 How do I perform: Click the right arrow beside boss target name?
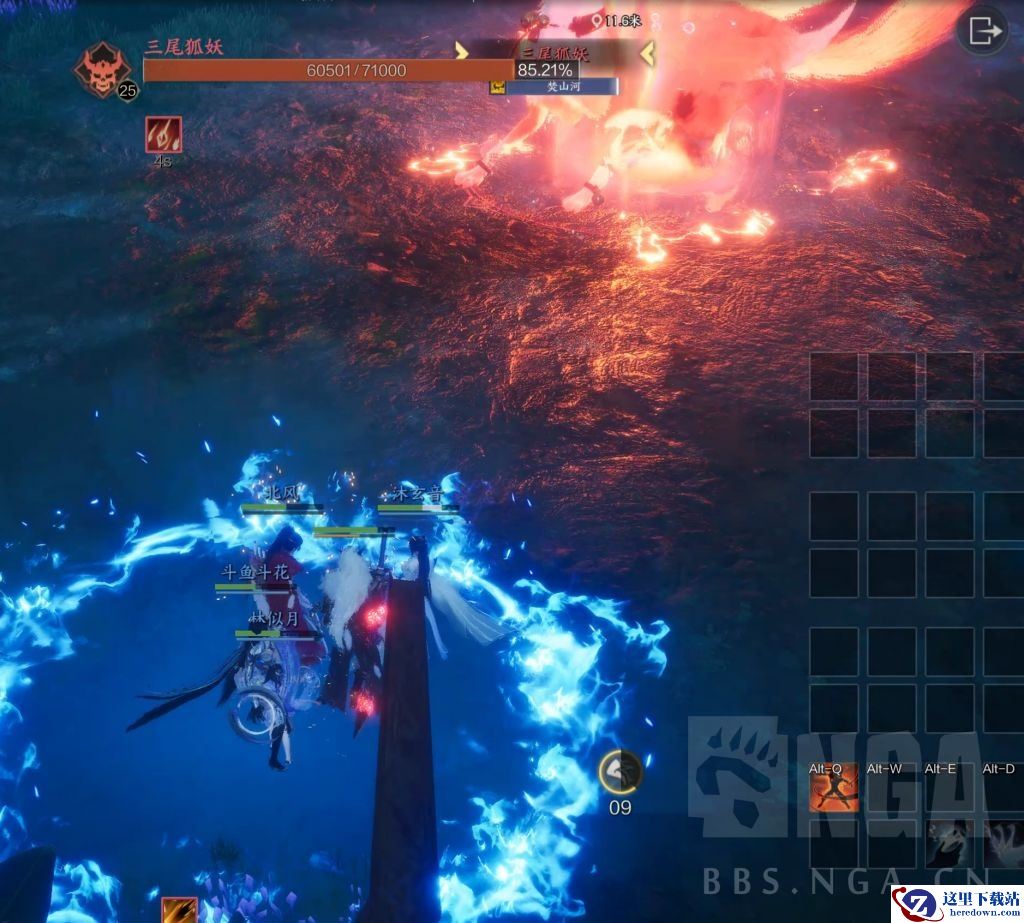tap(647, 52)
